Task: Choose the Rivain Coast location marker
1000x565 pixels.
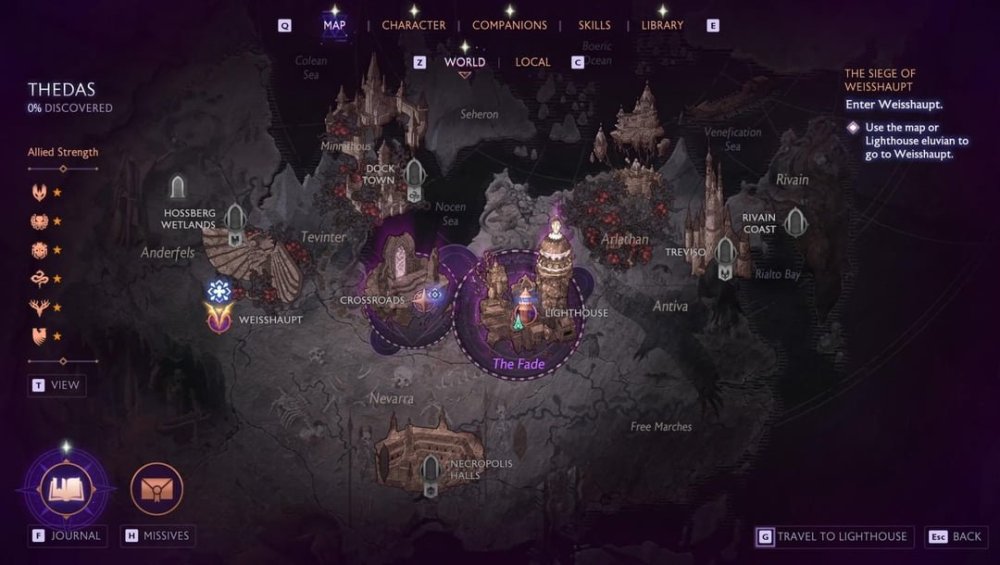Action: click(795, 222)
